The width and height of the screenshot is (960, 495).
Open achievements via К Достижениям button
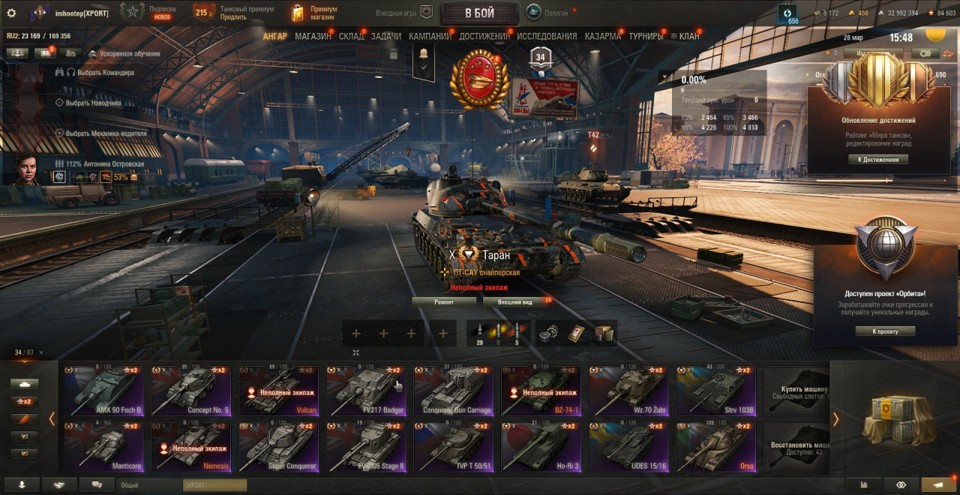pos(885,158)
